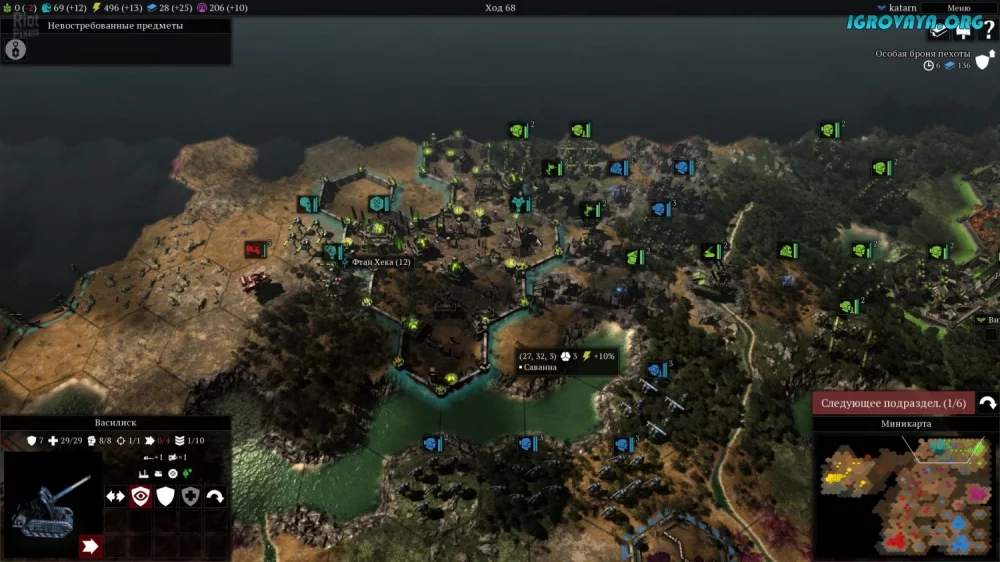Open the question mark help button
This screenshot has height=562, width=1000.
click(x=988, y=31)
